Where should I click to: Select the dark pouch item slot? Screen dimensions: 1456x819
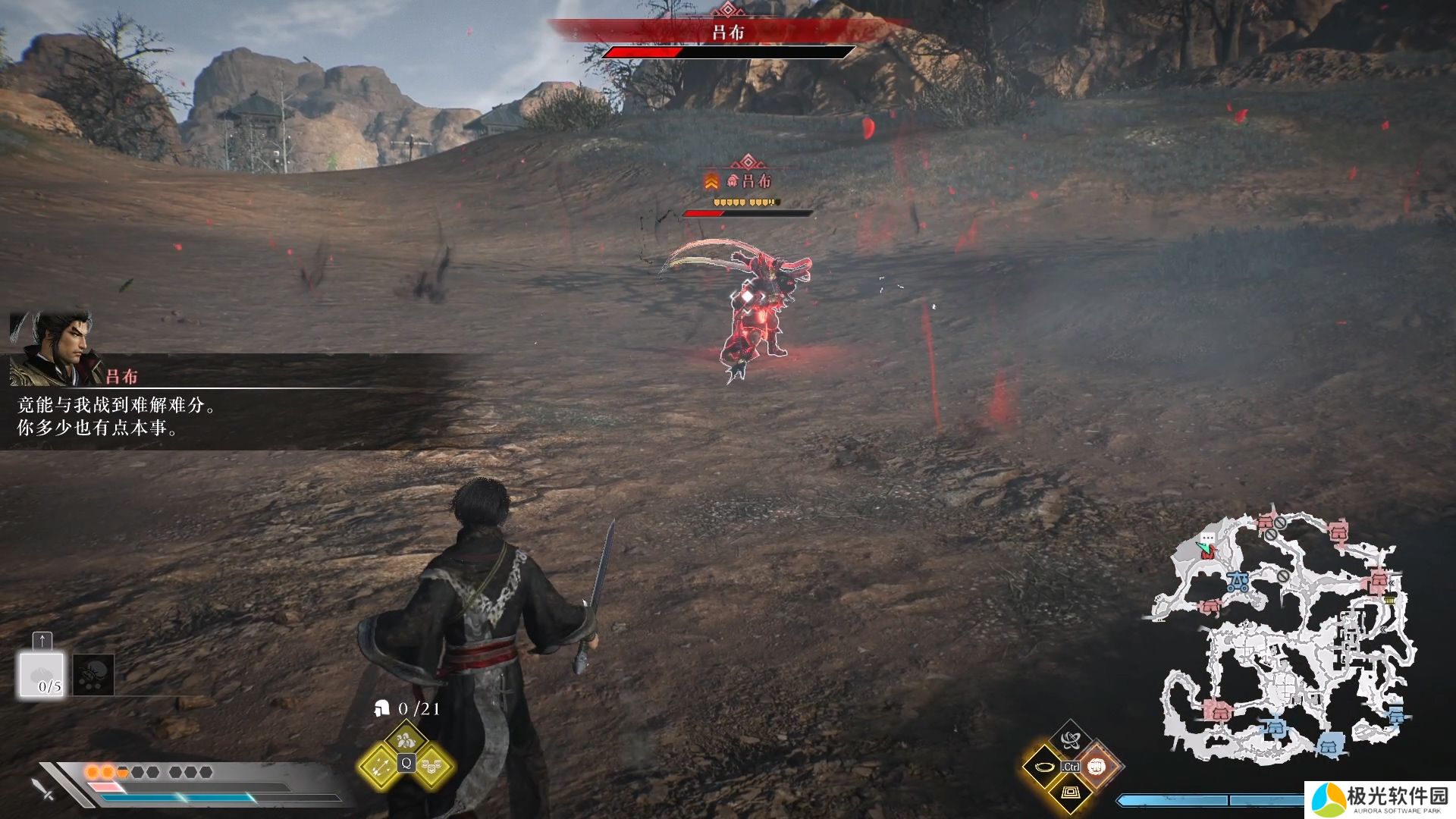coord(93,675)
